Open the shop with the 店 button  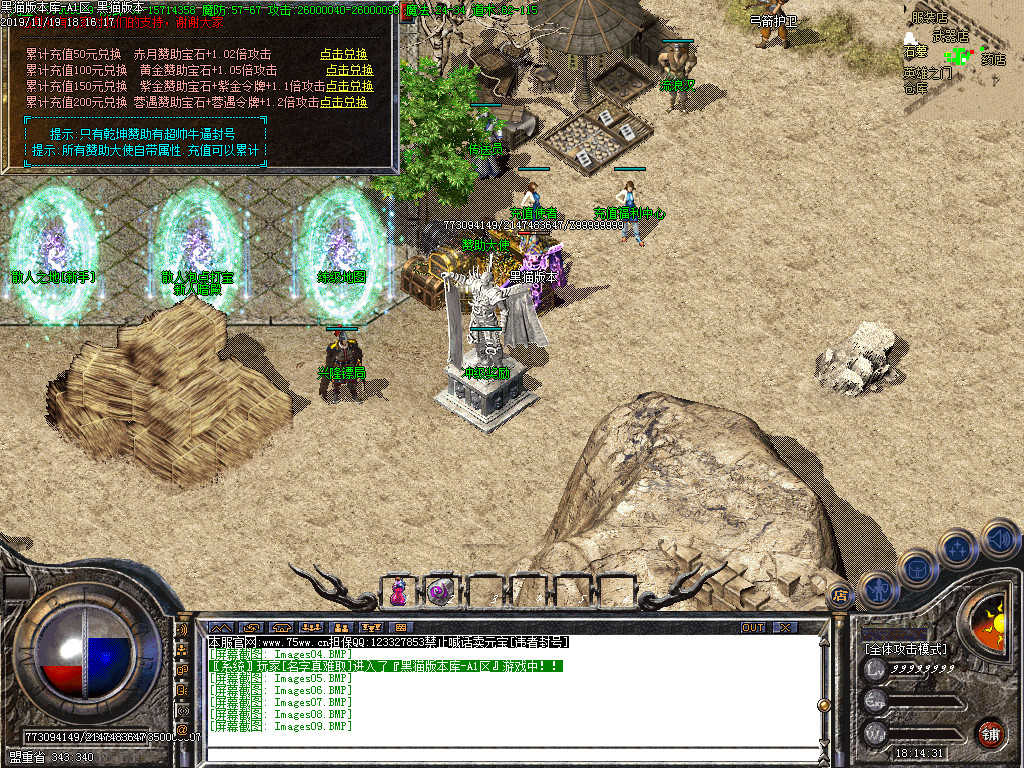point(841,597)
